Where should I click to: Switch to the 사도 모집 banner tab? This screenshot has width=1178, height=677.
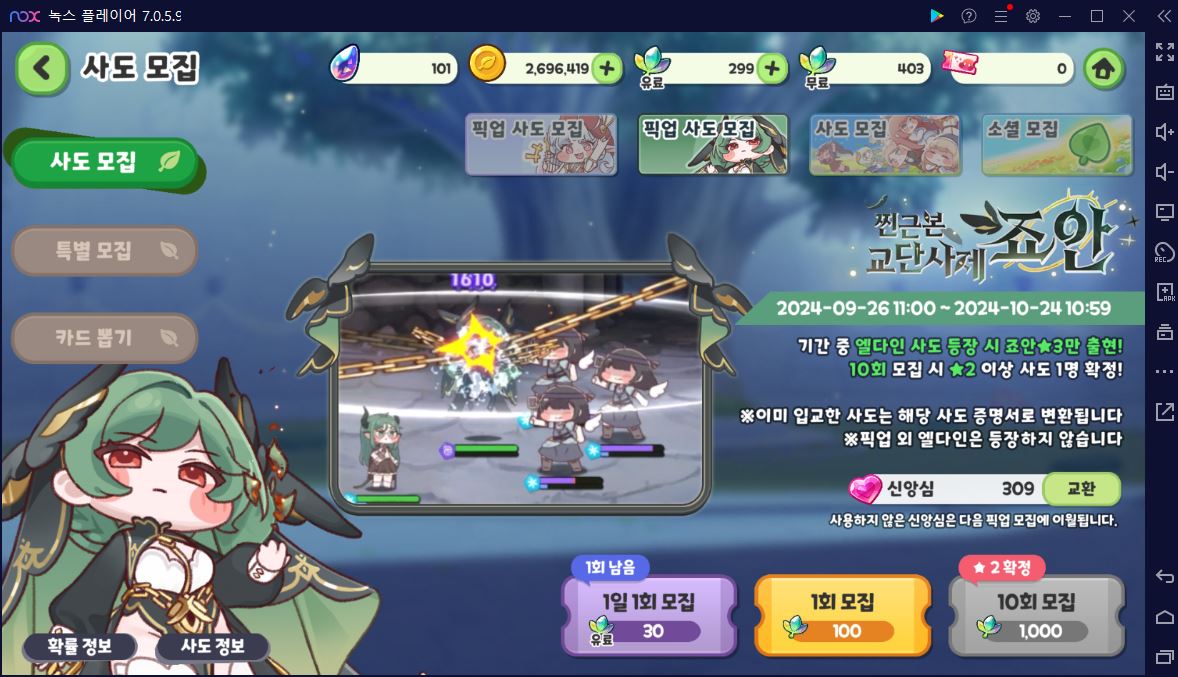pos(884,145)
